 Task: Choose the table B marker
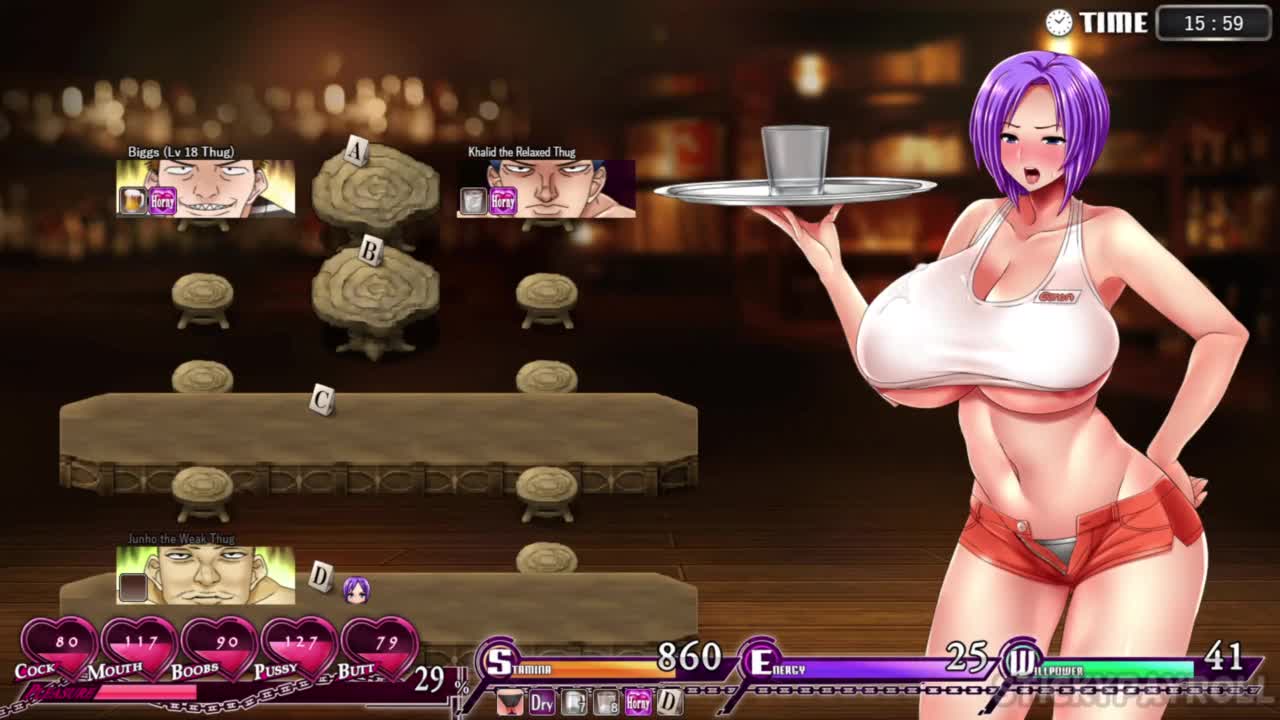(370, 252)
